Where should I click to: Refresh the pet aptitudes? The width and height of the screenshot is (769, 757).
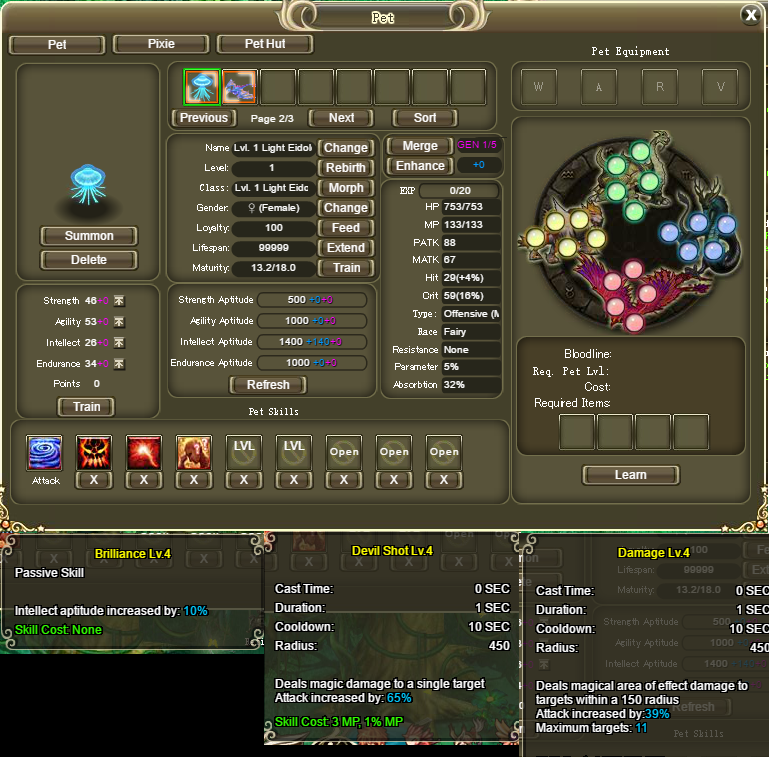pyautogui.click(x=268, y=385)
